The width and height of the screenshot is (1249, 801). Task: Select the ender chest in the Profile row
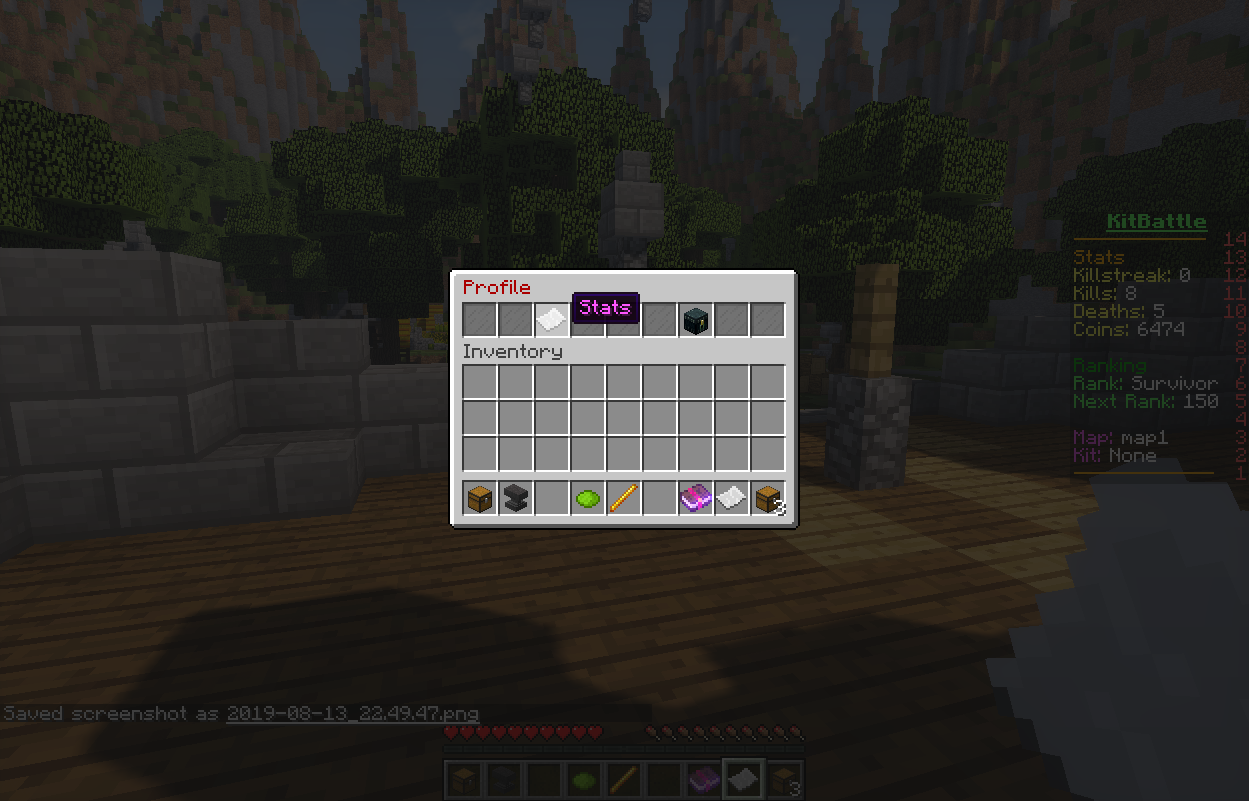[x=695, y=320]
